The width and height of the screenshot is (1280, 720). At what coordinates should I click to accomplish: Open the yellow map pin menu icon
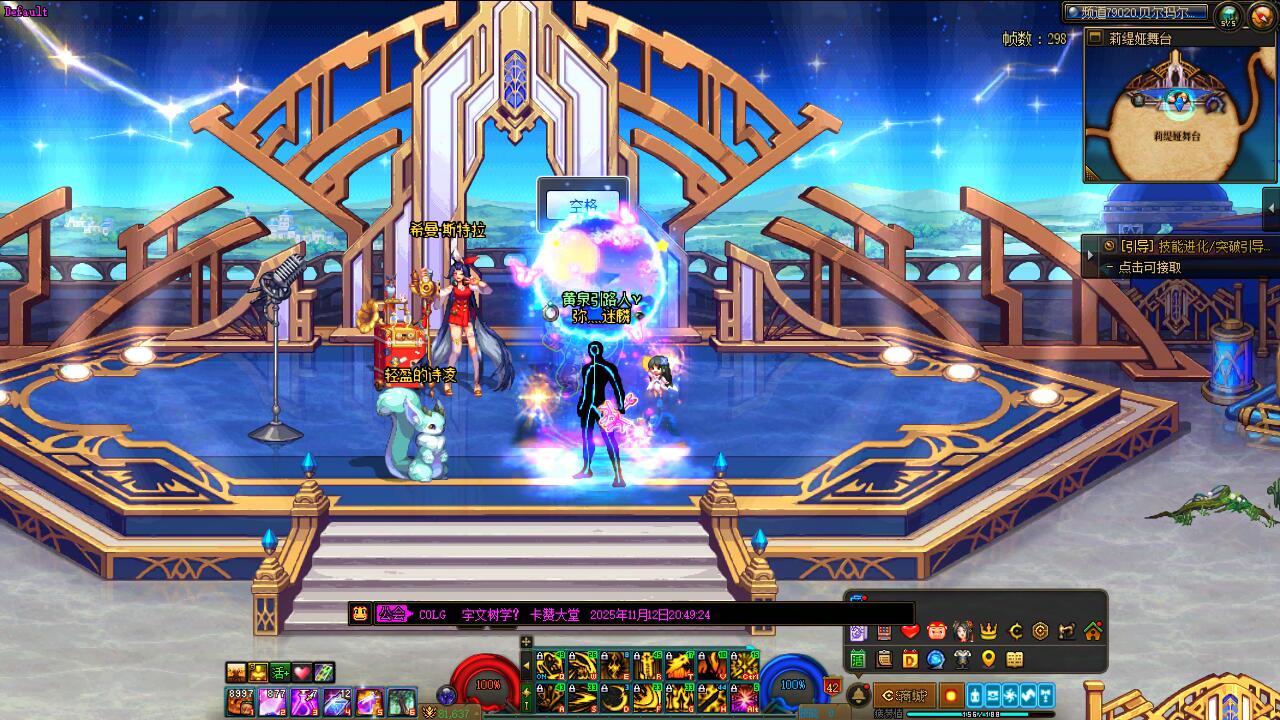pyautogui.click(x=988, y=659)
